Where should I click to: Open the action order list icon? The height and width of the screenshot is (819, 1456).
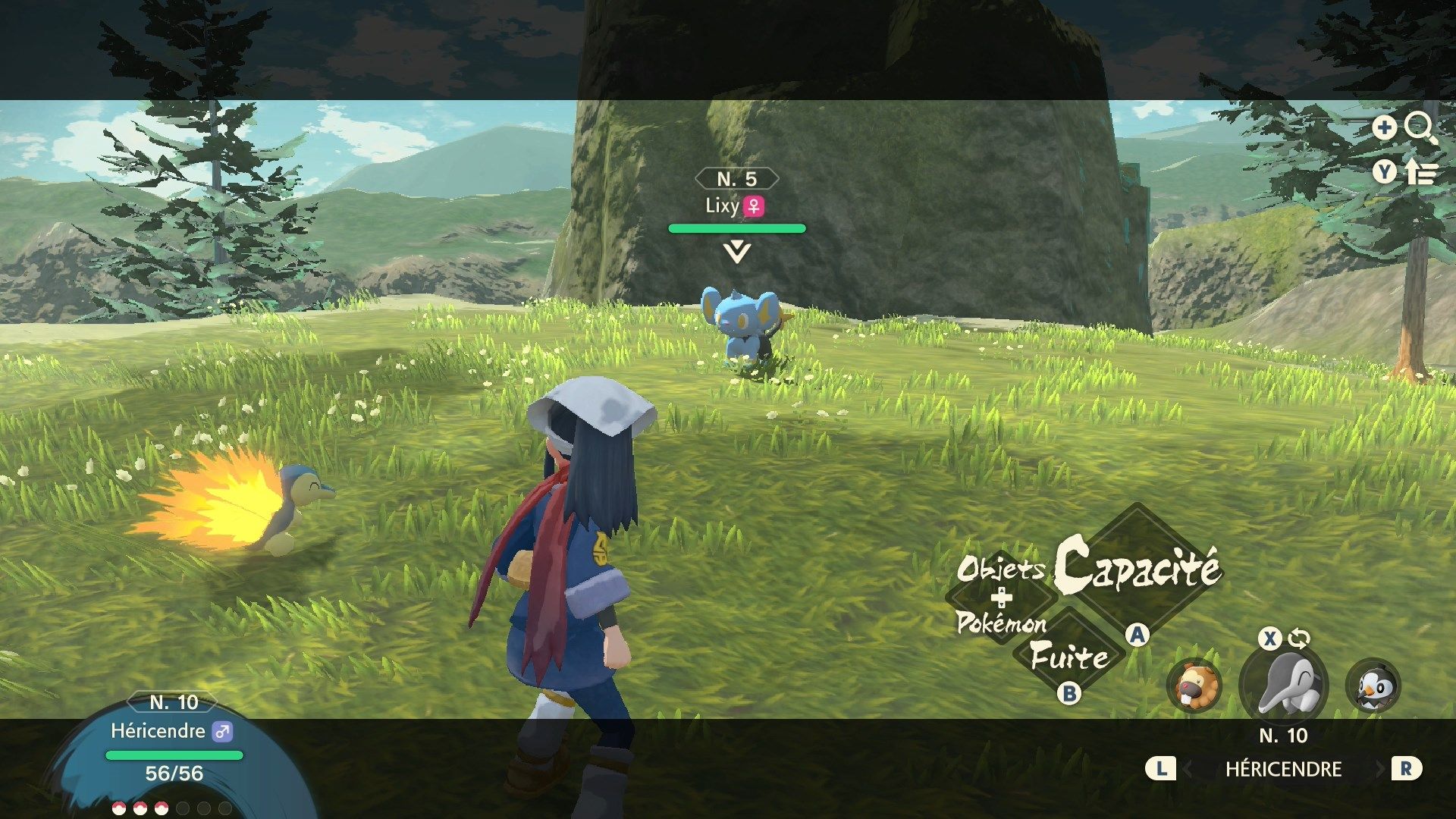(1420, 173)
